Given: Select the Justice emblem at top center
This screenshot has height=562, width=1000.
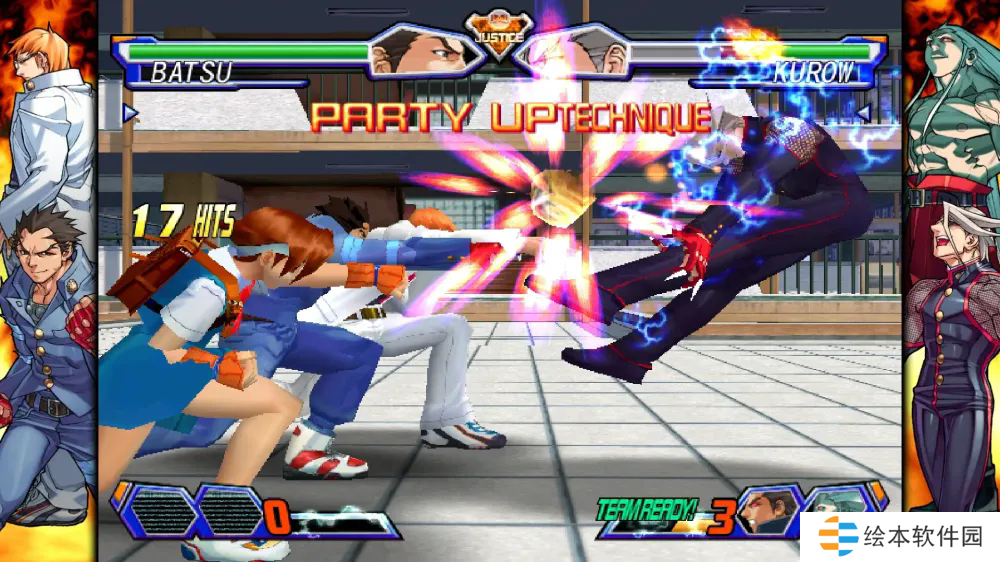Looking at the screenshot, I should coord(497,36).
